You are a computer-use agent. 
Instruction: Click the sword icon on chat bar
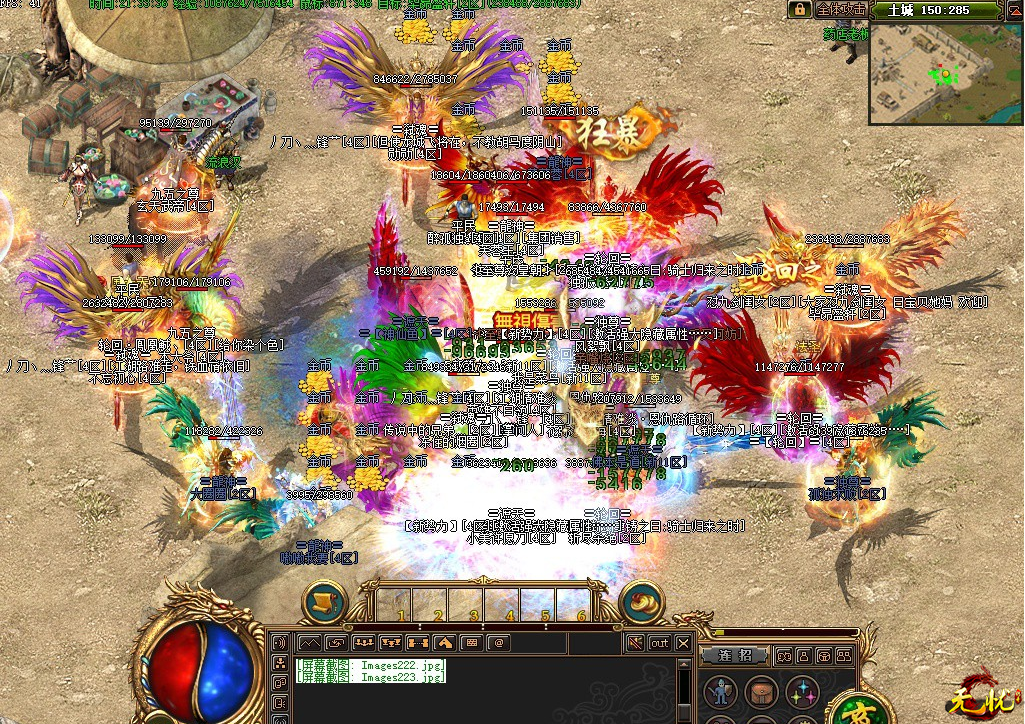[x=633, y=643]
